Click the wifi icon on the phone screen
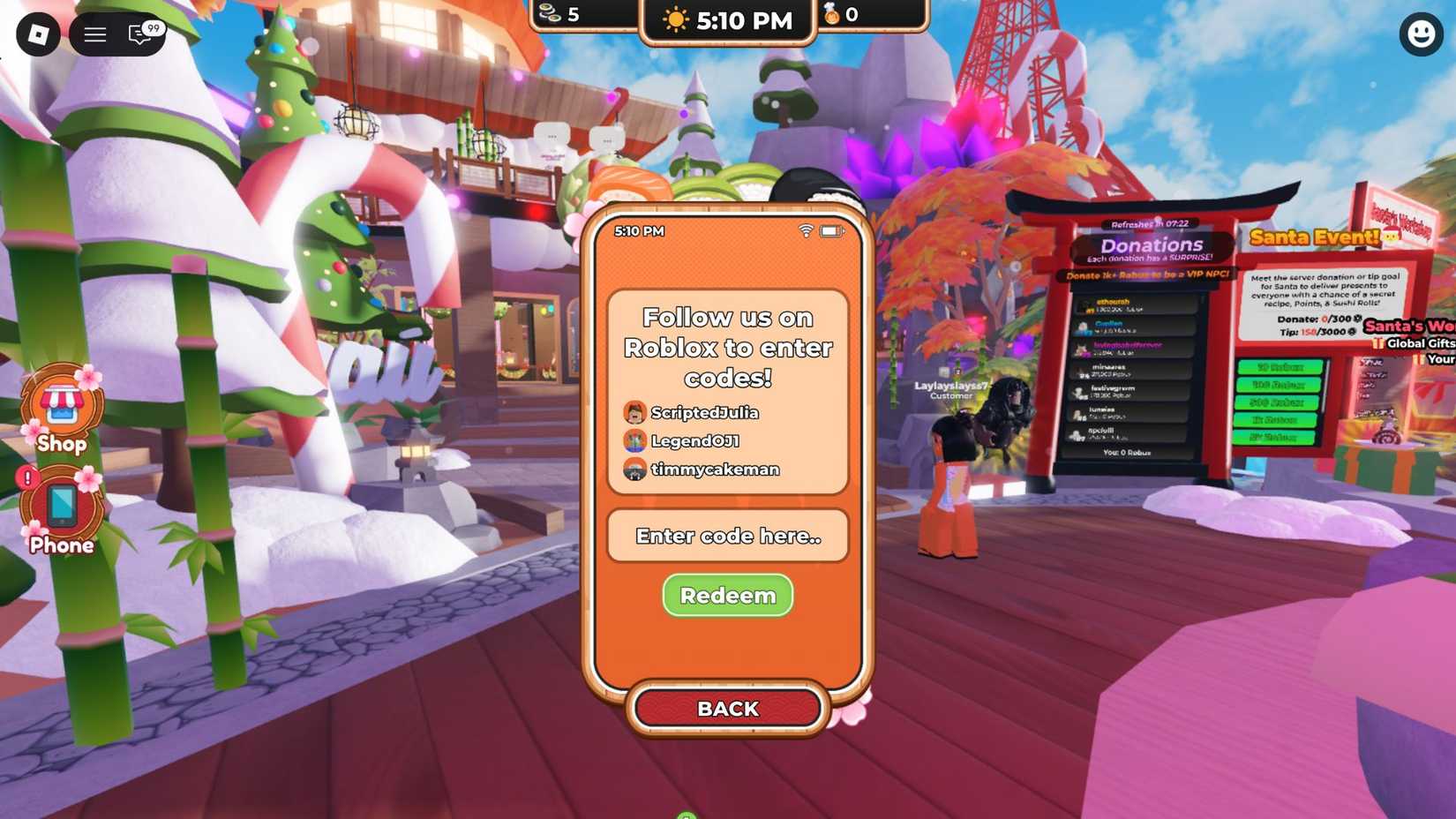This screenshot has width=1456, height=819. pyautogui.click(x=806, y=231)
